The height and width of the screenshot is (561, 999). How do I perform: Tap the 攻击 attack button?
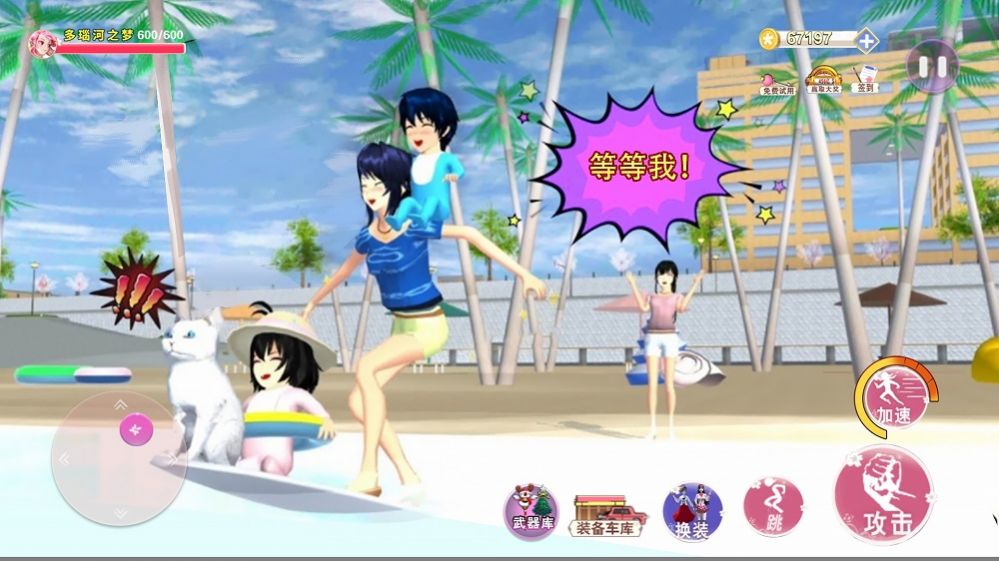point(883,494)
